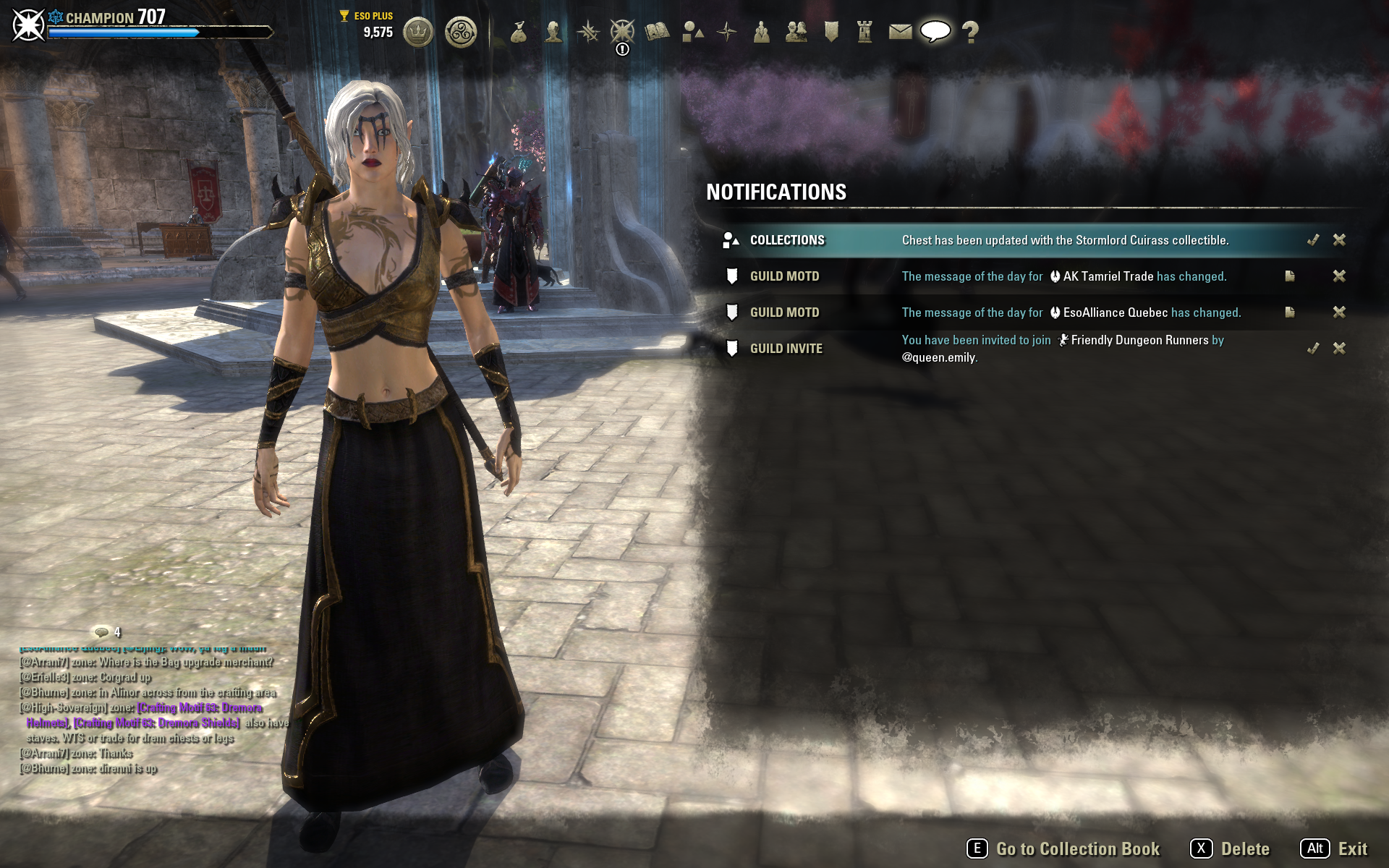
Task: View the EsoAlliance Quebec message note
Action: [x=1290, y=312]
